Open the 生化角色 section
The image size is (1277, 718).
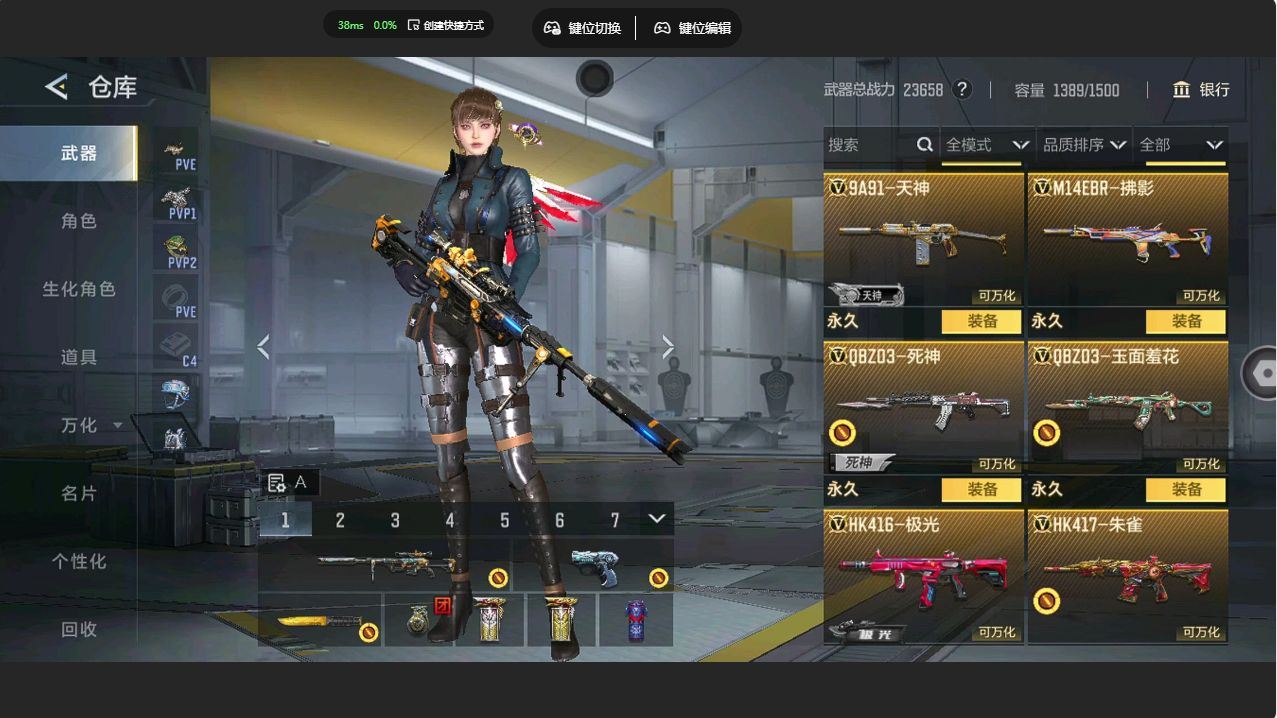click(x=78, y=289)
